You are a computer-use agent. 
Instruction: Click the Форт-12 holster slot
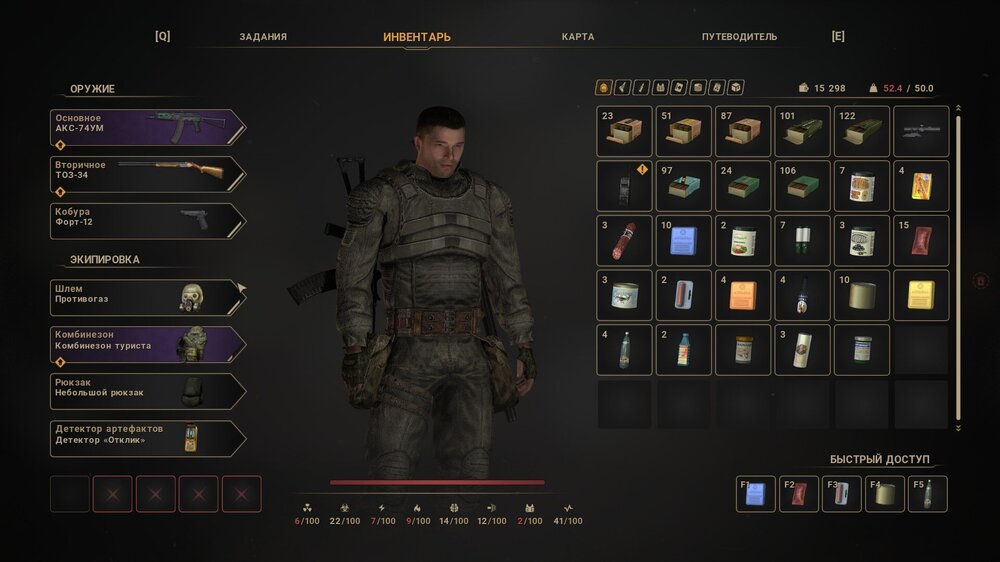(146, 221)
